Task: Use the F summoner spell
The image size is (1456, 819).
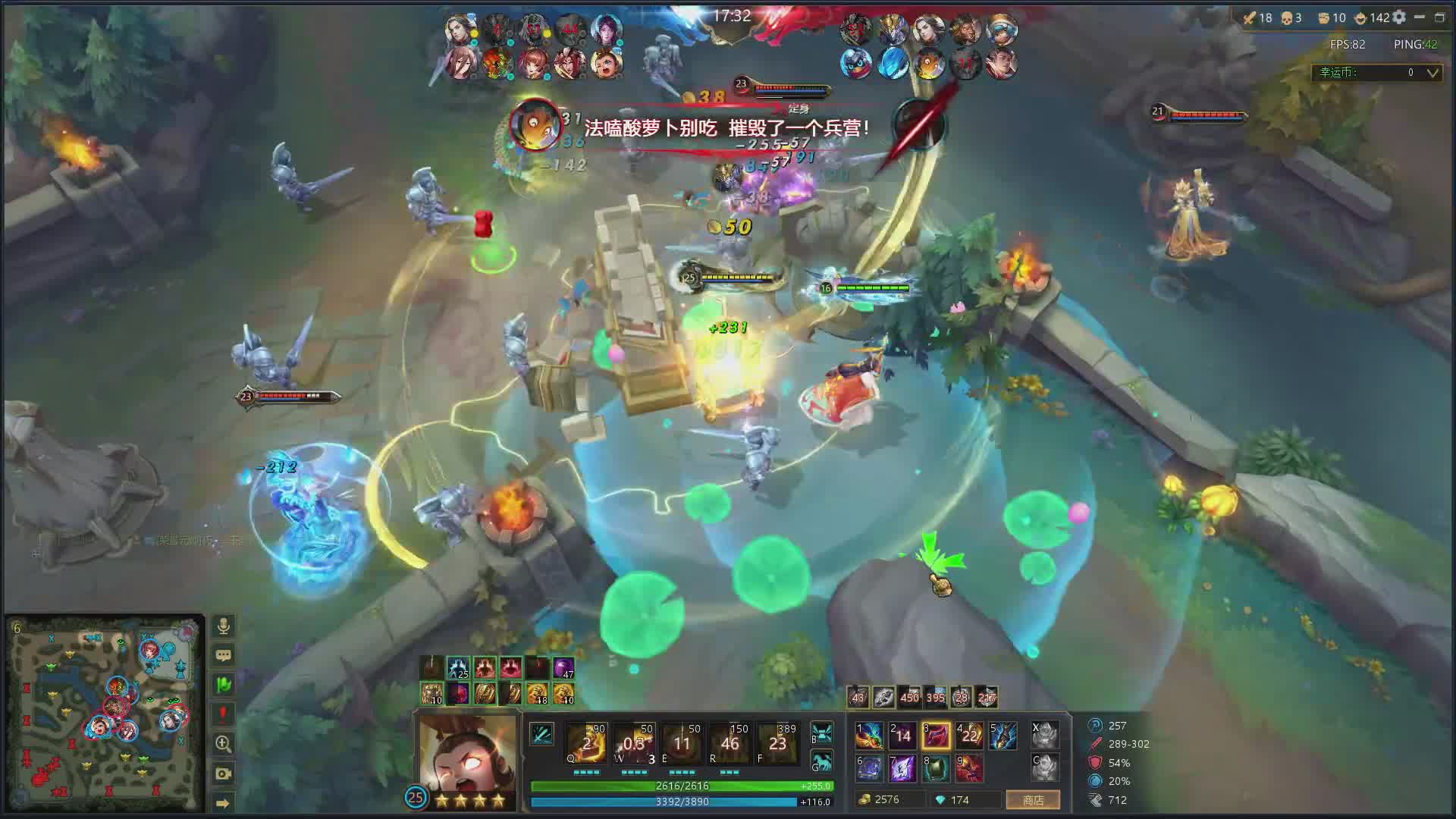Action: 777,743
